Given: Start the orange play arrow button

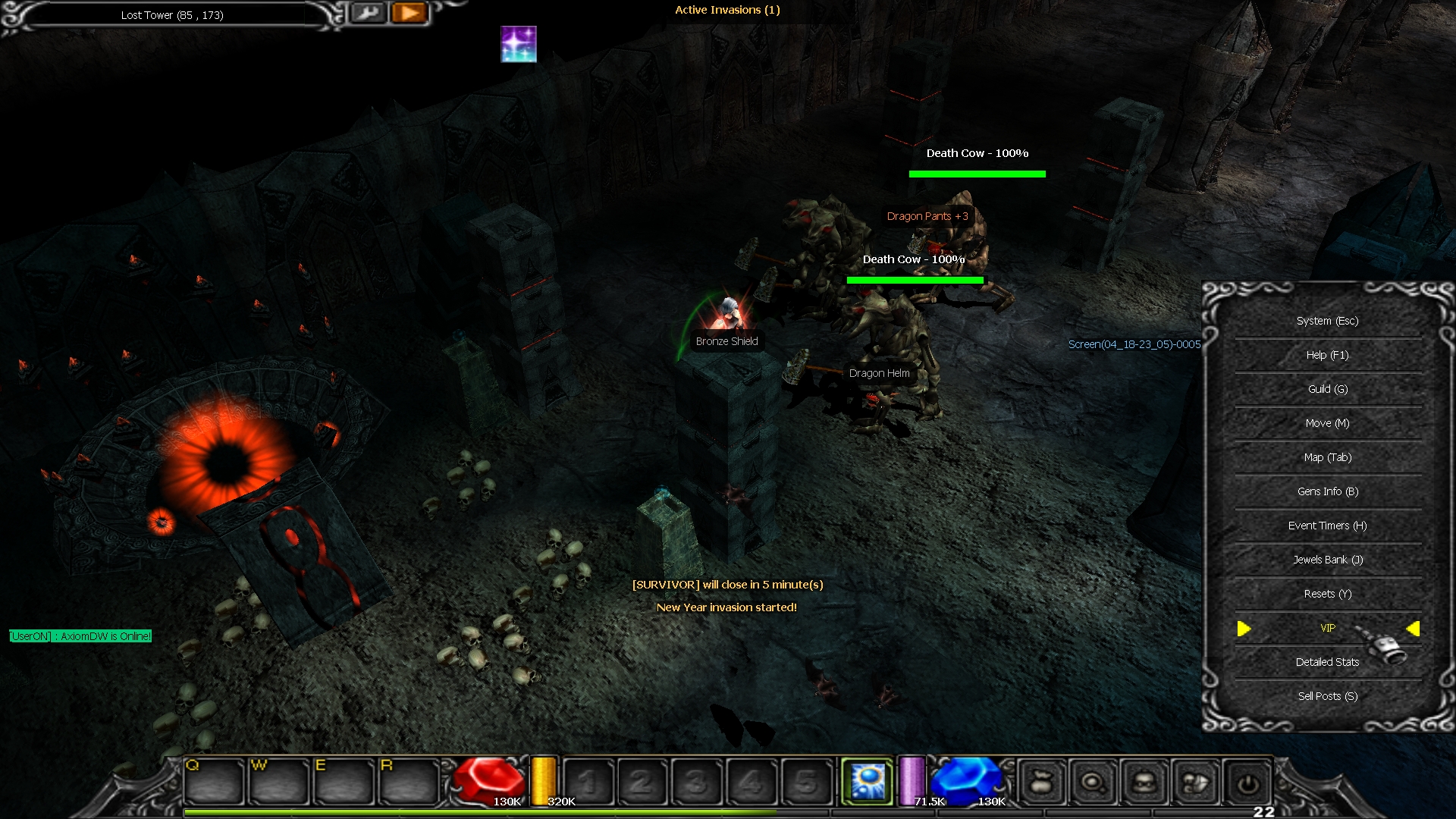Looking at the screenshot, I should 409,13.
